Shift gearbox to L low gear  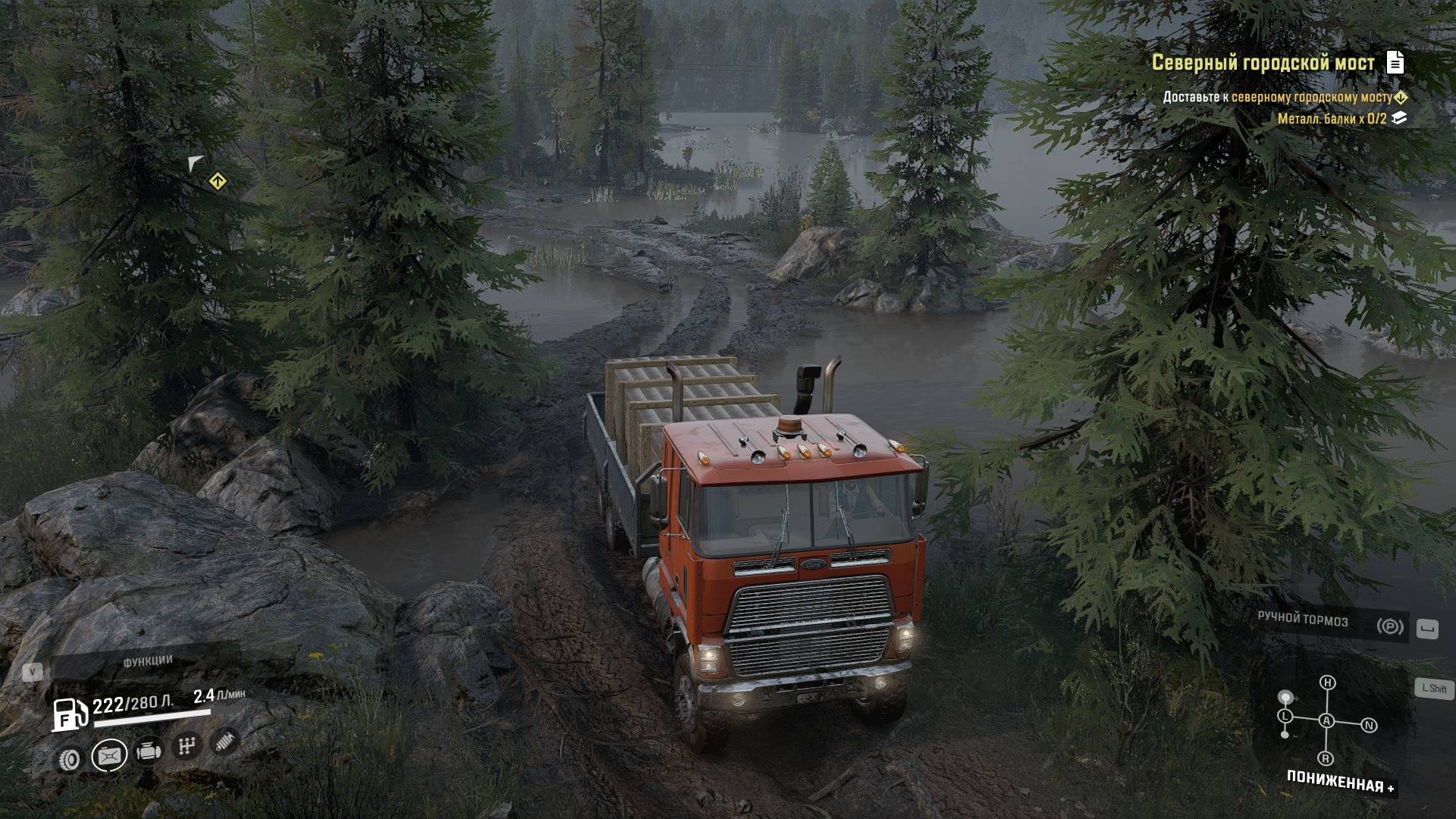coord(1285,716)
